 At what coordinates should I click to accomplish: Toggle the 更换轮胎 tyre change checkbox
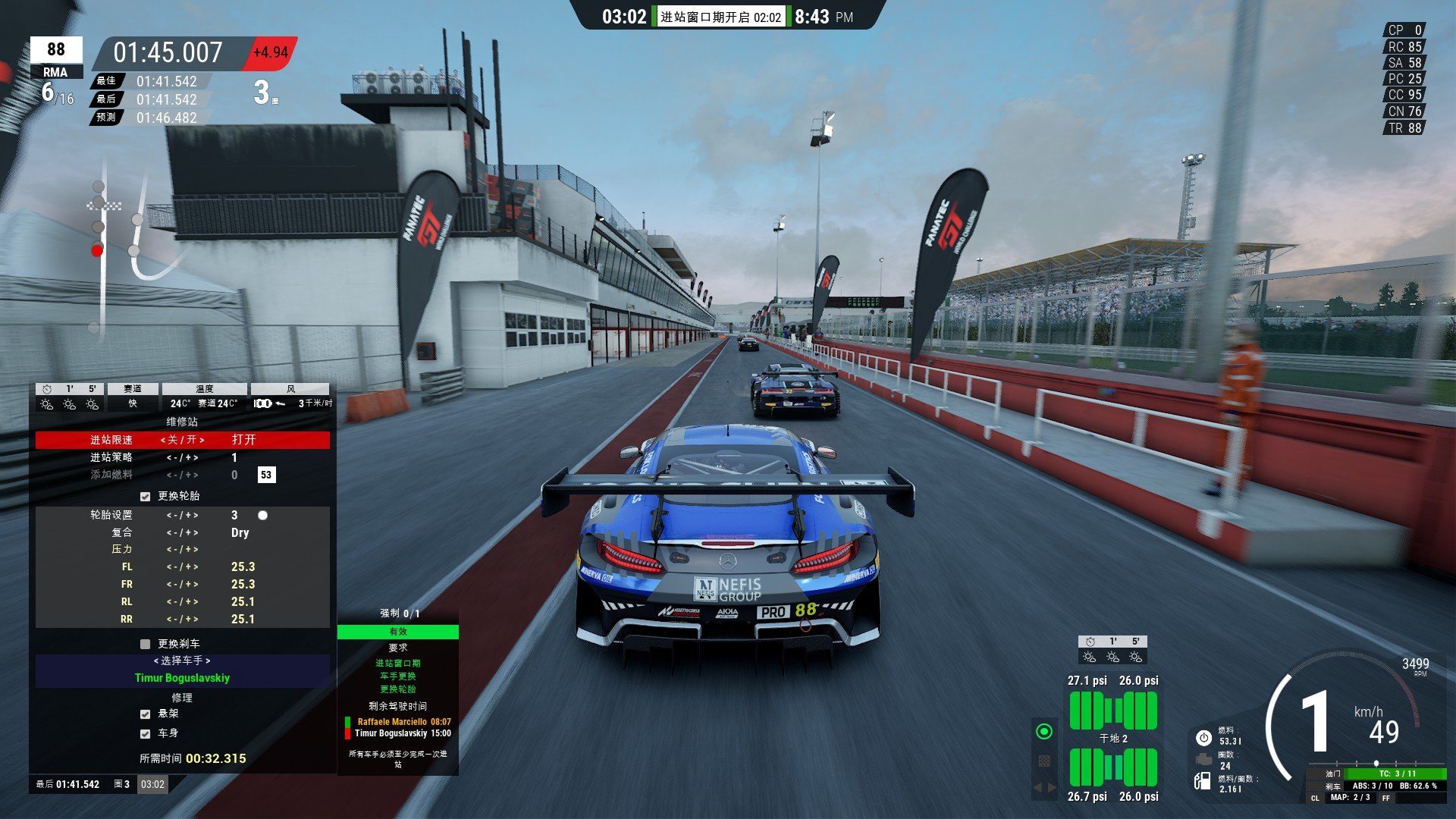click(146, 497)
